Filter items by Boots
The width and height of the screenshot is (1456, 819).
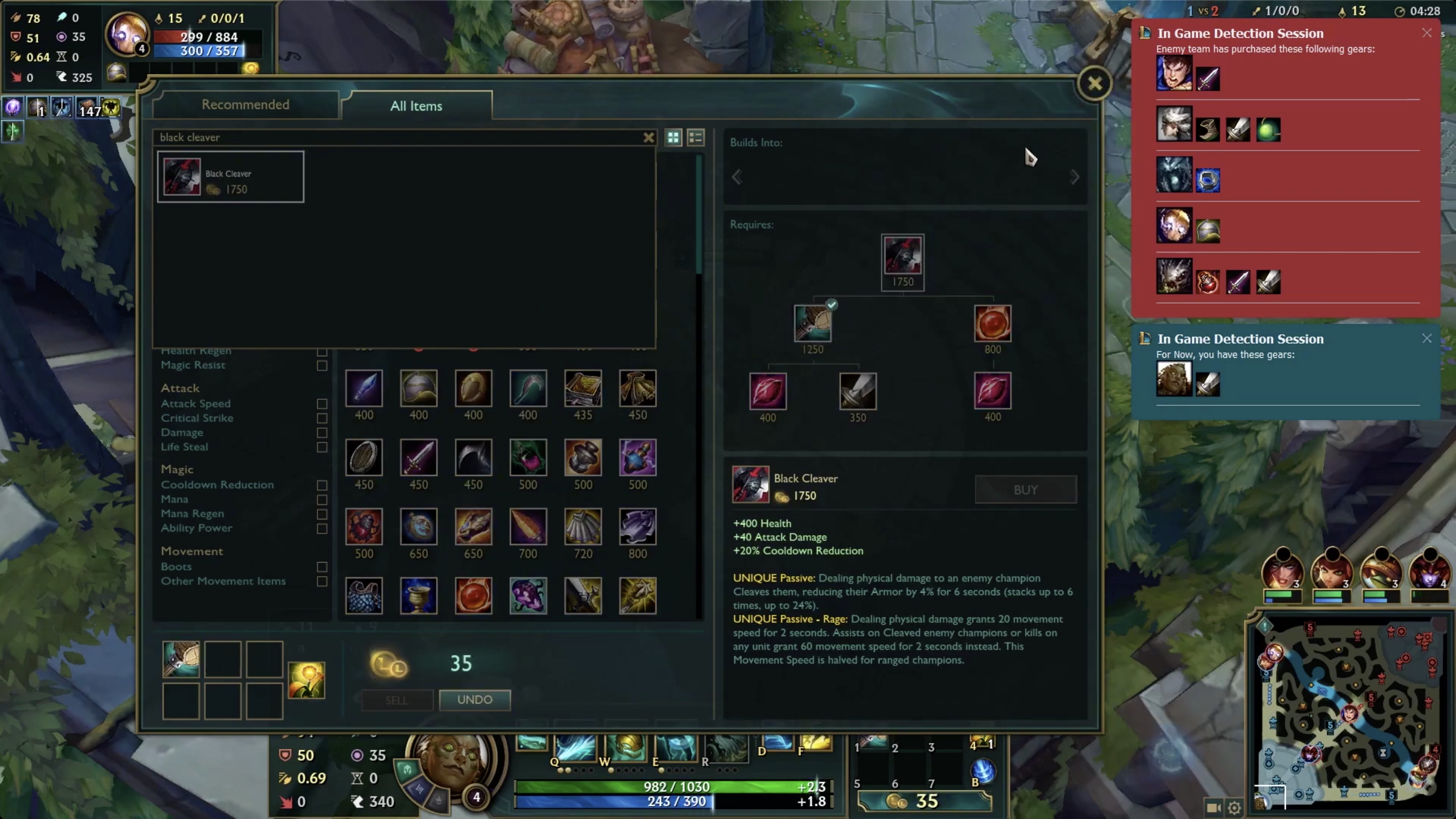coord(322,567)
